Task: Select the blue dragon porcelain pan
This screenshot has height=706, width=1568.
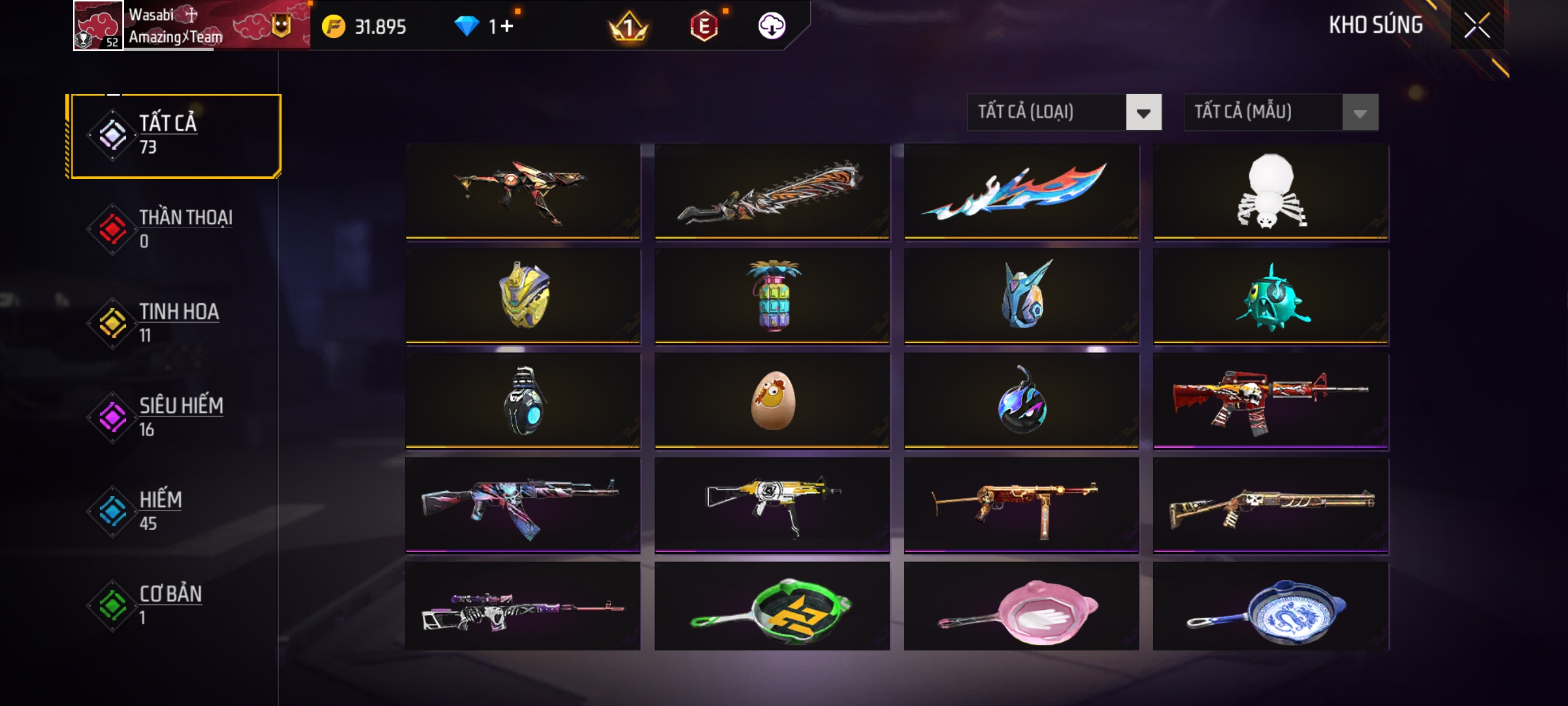Action: pyautogui.click(x=1271, y=608)
